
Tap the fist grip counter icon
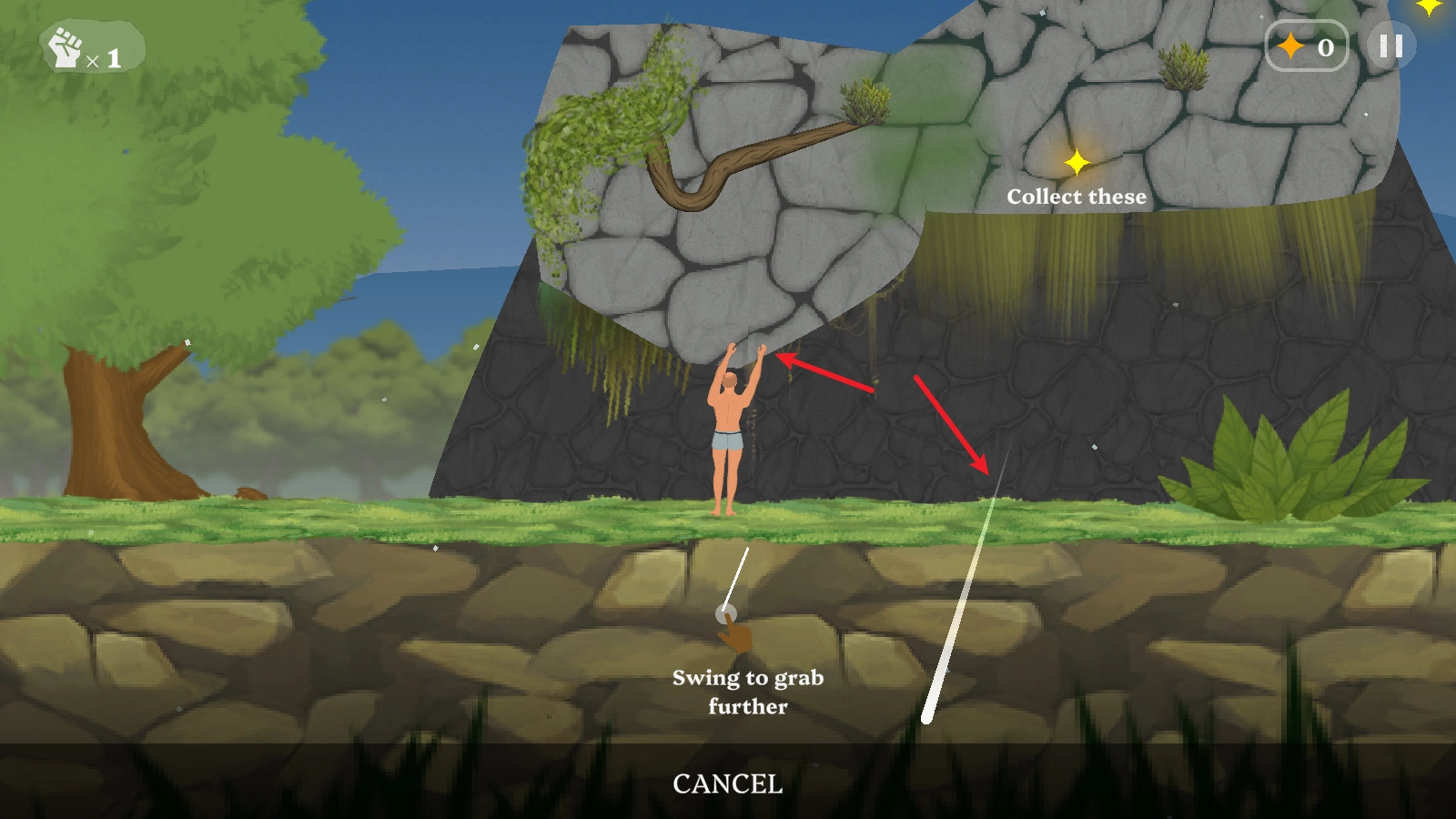pos(67,48)
